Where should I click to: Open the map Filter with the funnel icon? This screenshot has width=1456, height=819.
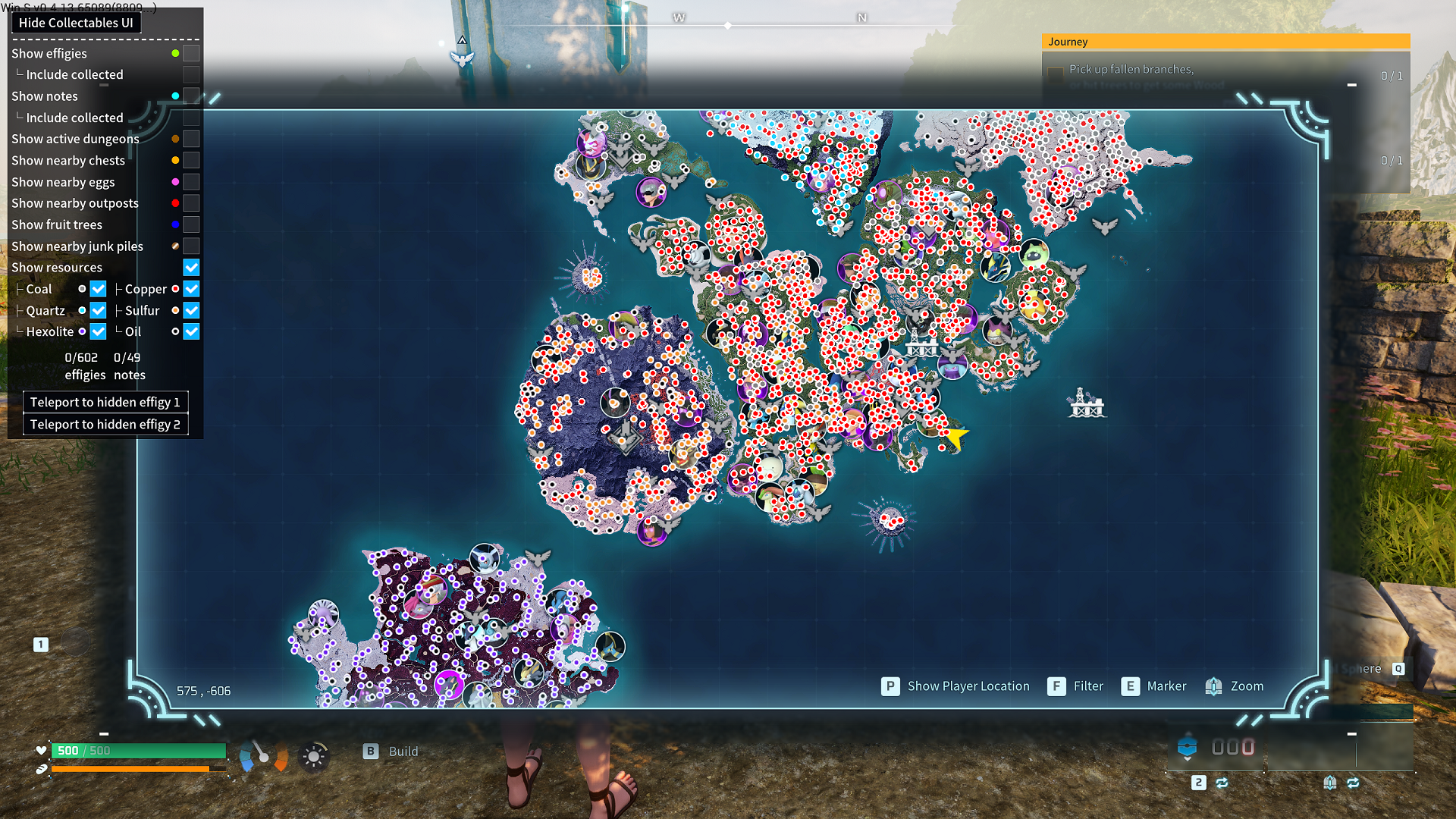point(1056,686)
